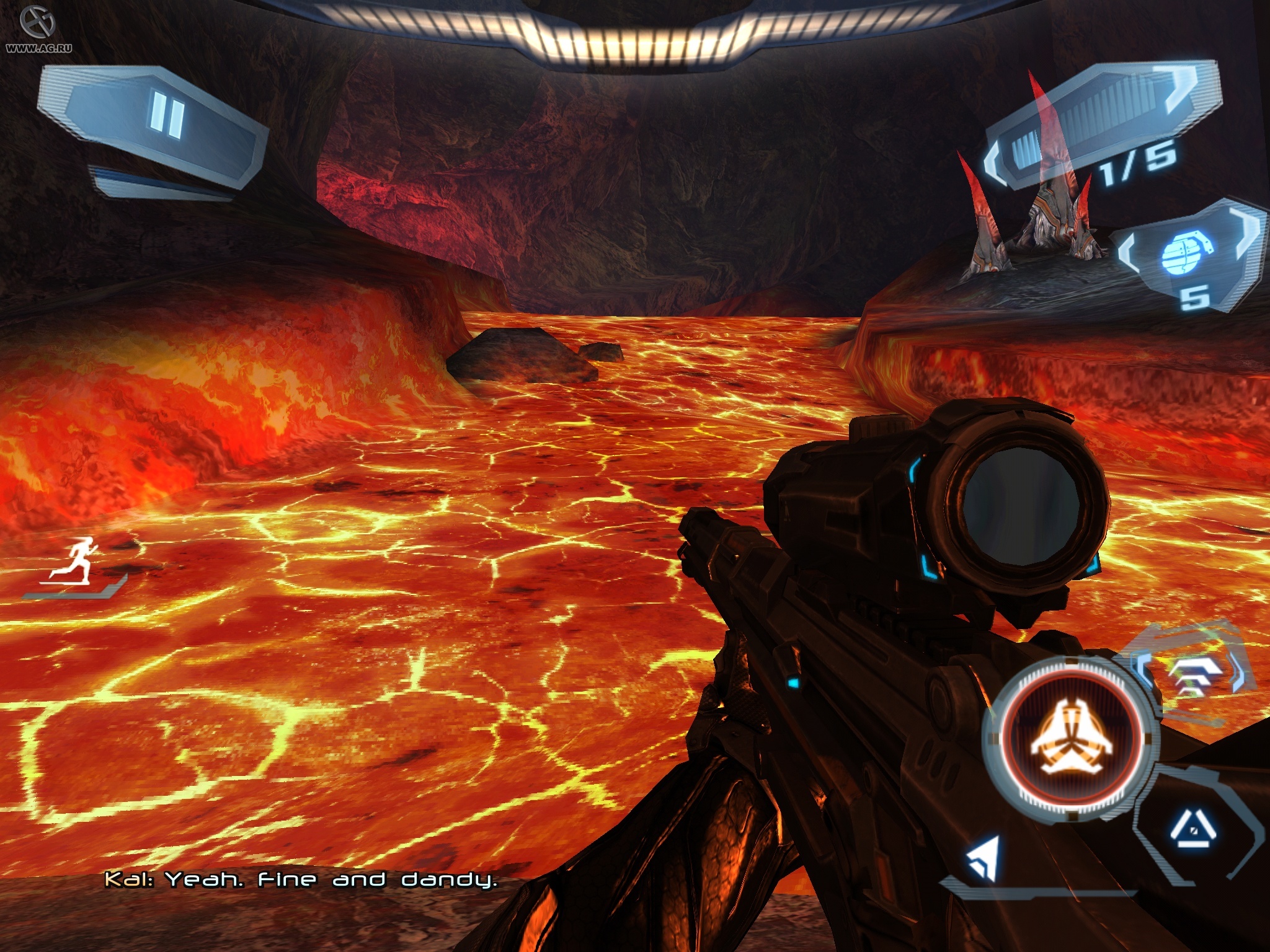1270x952 pixels.
Task: Throw a grenade using the grenade icon
Action: [x=1183, y=253]
